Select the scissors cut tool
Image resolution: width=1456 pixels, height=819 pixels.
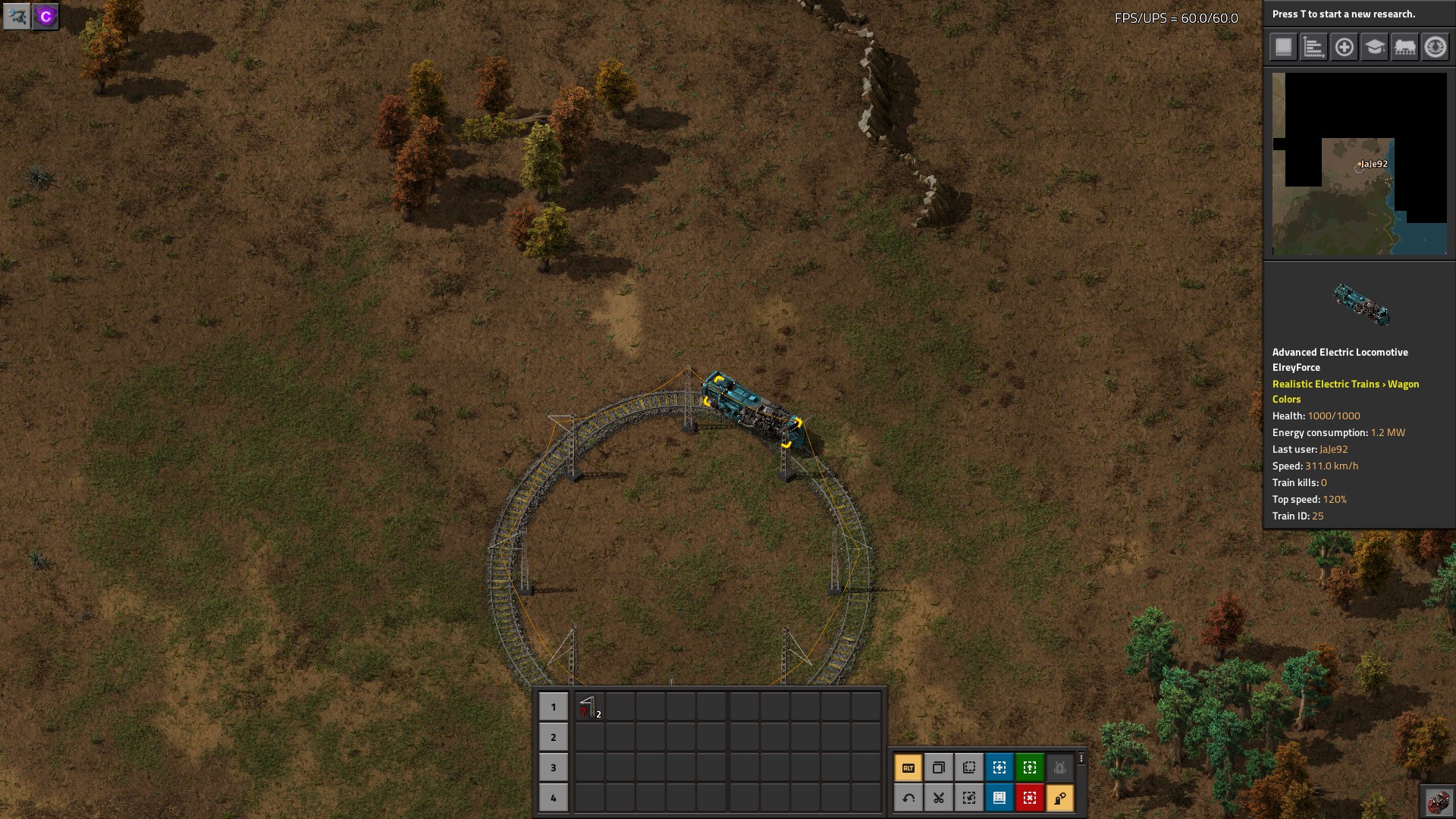coord(938,798)
